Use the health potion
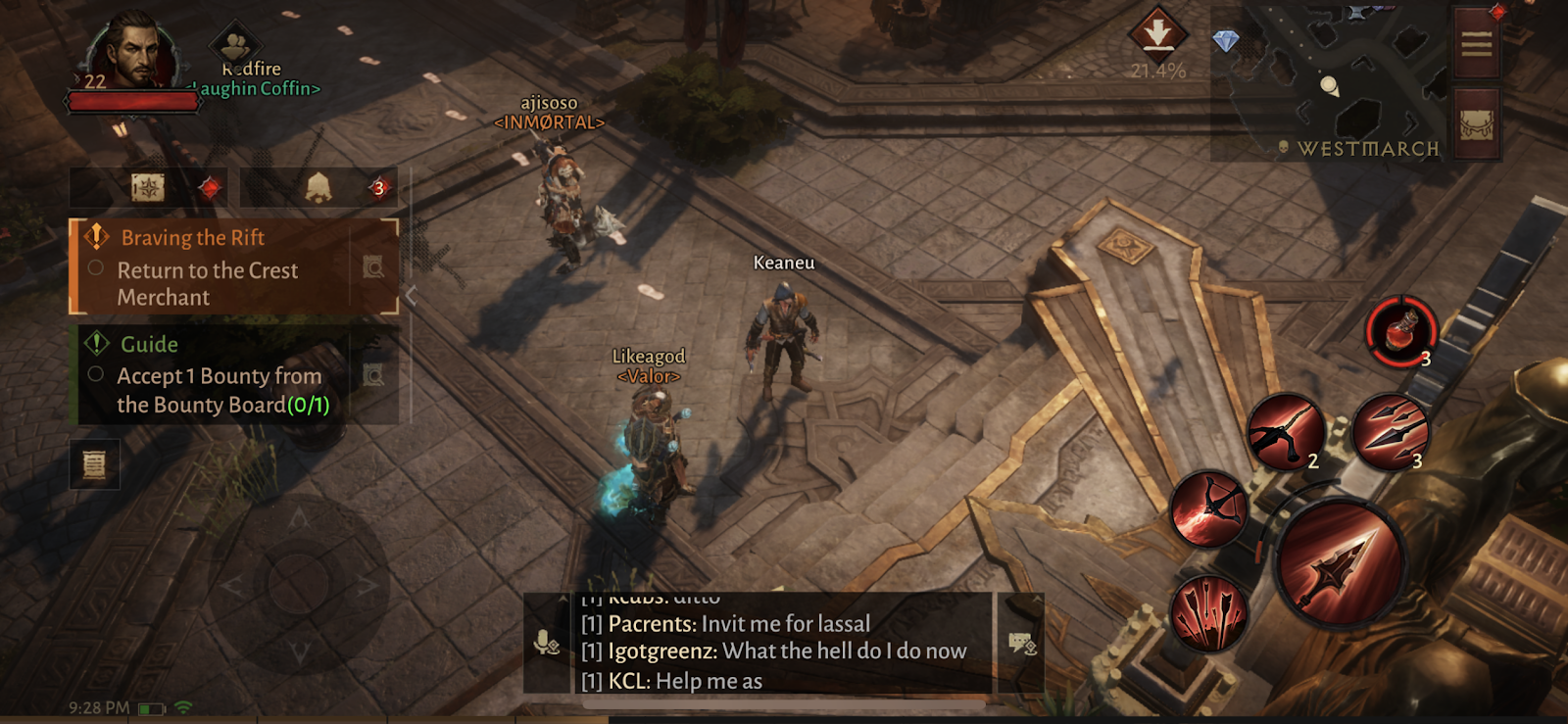 coord(1401,330)
